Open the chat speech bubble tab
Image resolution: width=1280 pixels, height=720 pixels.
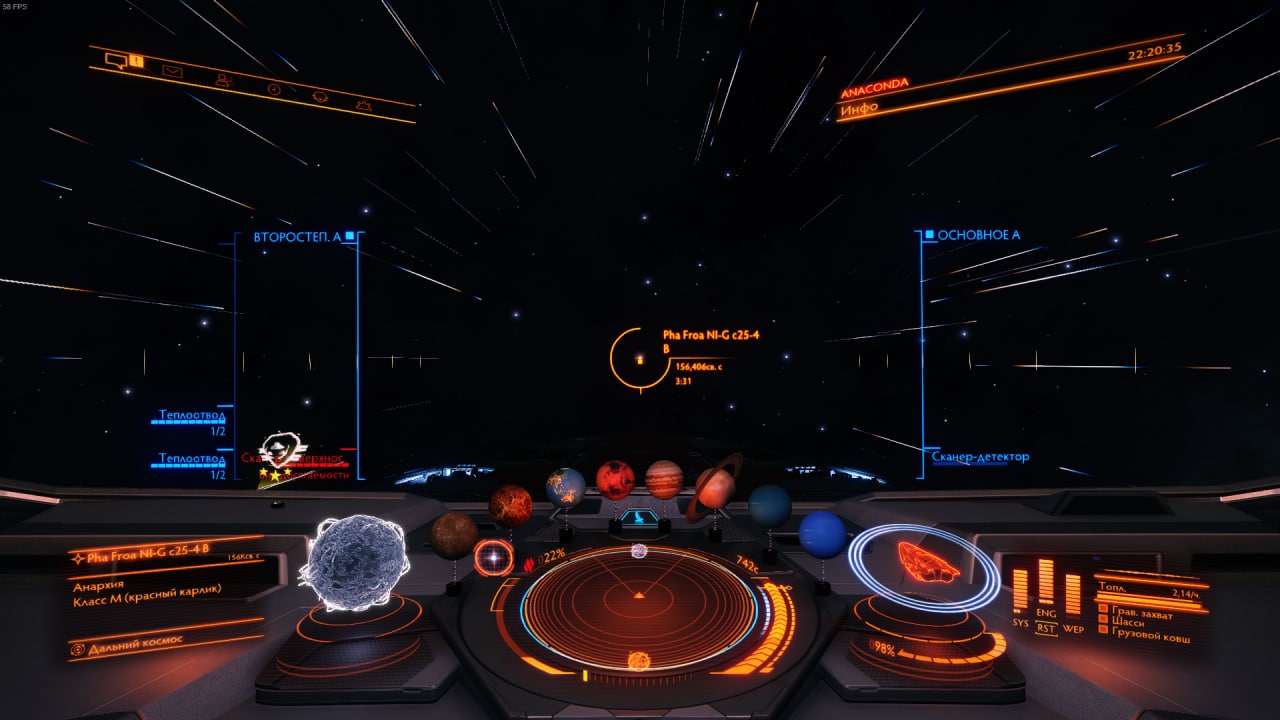(x=117, y=60)
